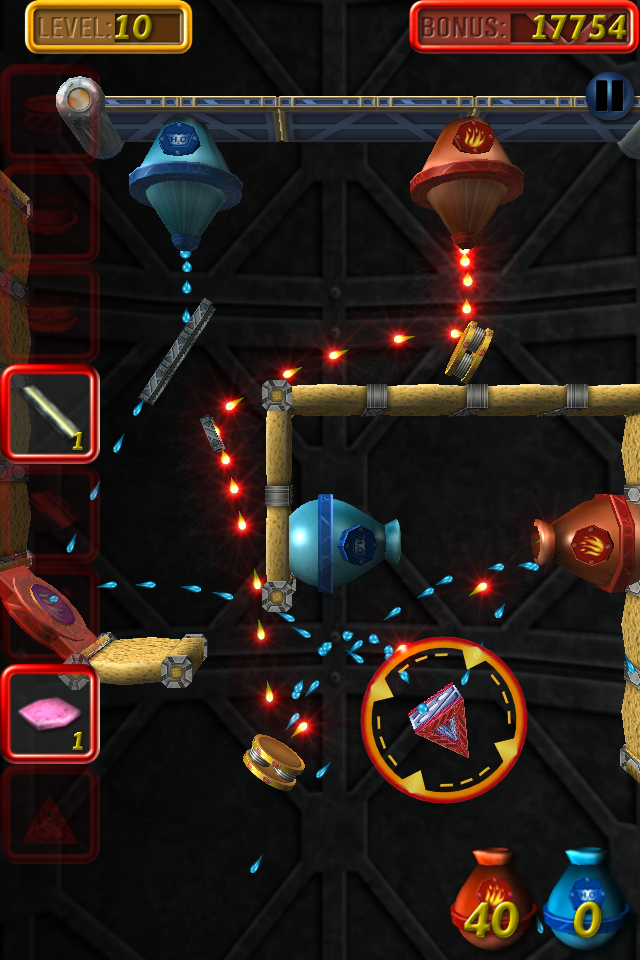Screen dimensions: 640x960
Task: Select the yellow bar item slot
Action: point(50,414)
